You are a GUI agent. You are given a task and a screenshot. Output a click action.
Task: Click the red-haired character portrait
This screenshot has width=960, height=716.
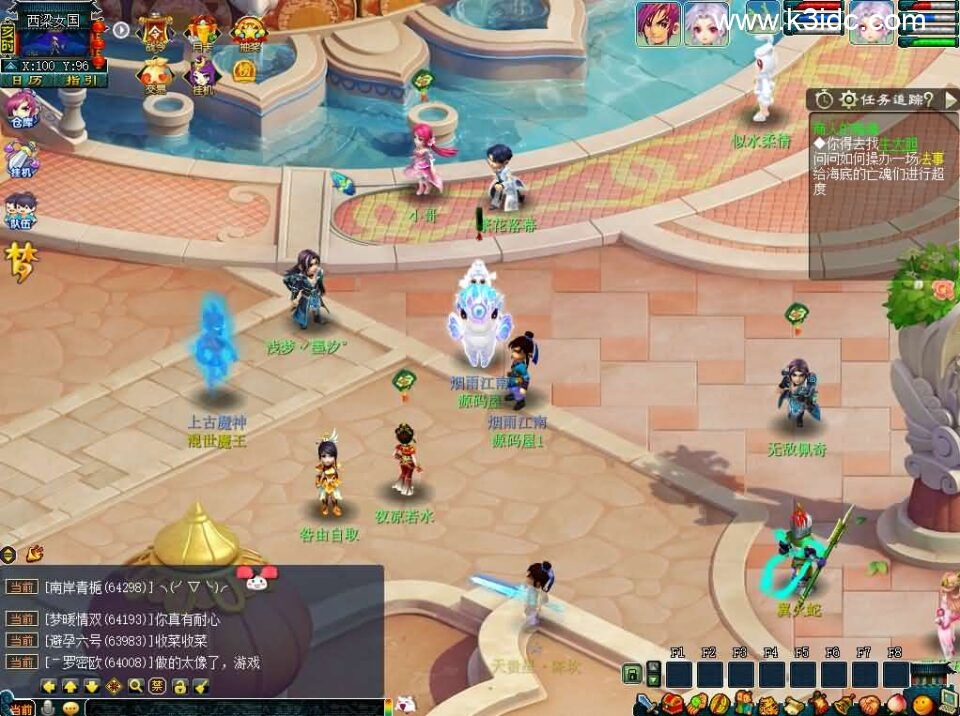click(x=657, y=23)
